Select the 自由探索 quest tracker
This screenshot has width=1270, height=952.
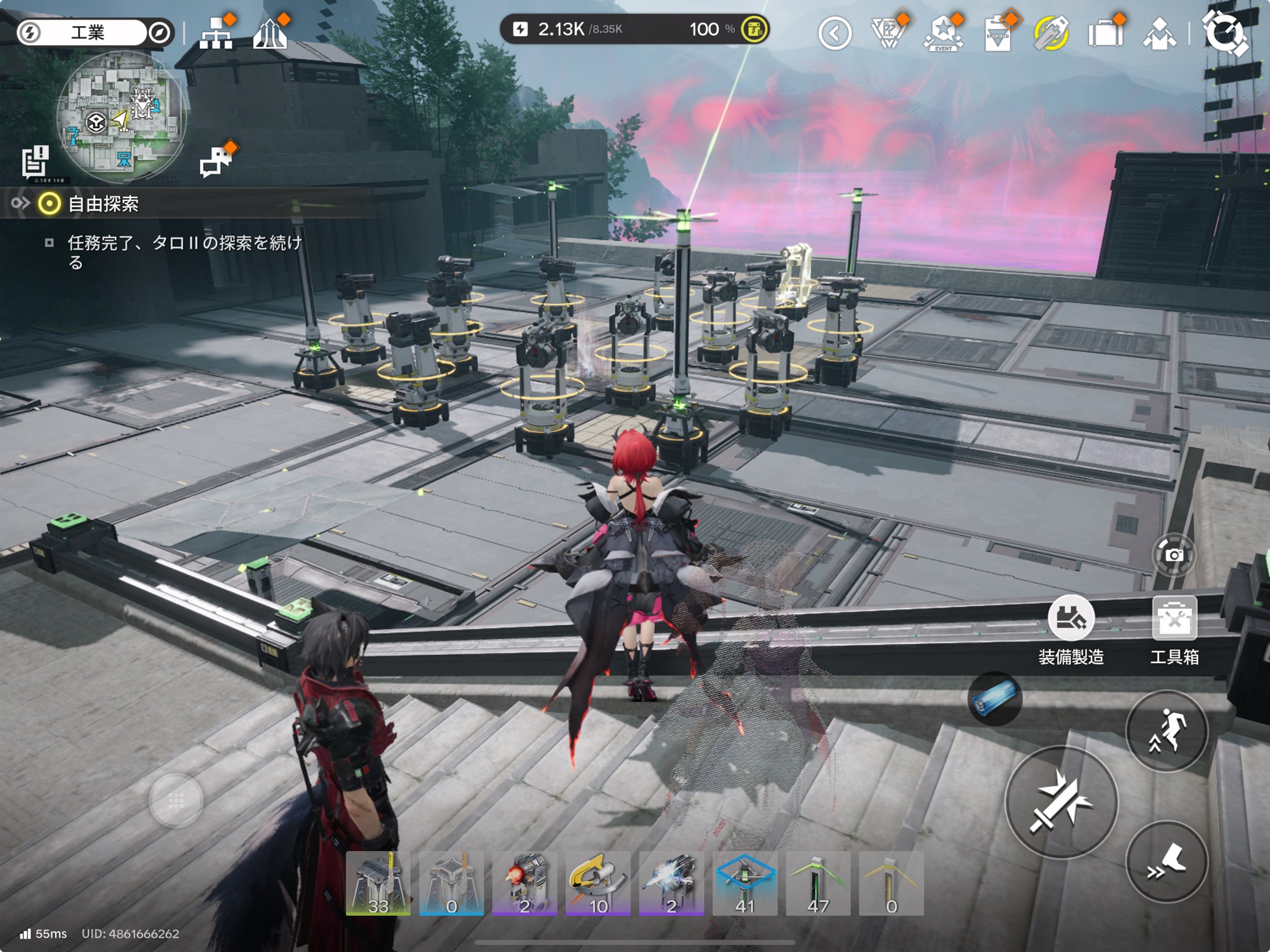coord(103,204)
